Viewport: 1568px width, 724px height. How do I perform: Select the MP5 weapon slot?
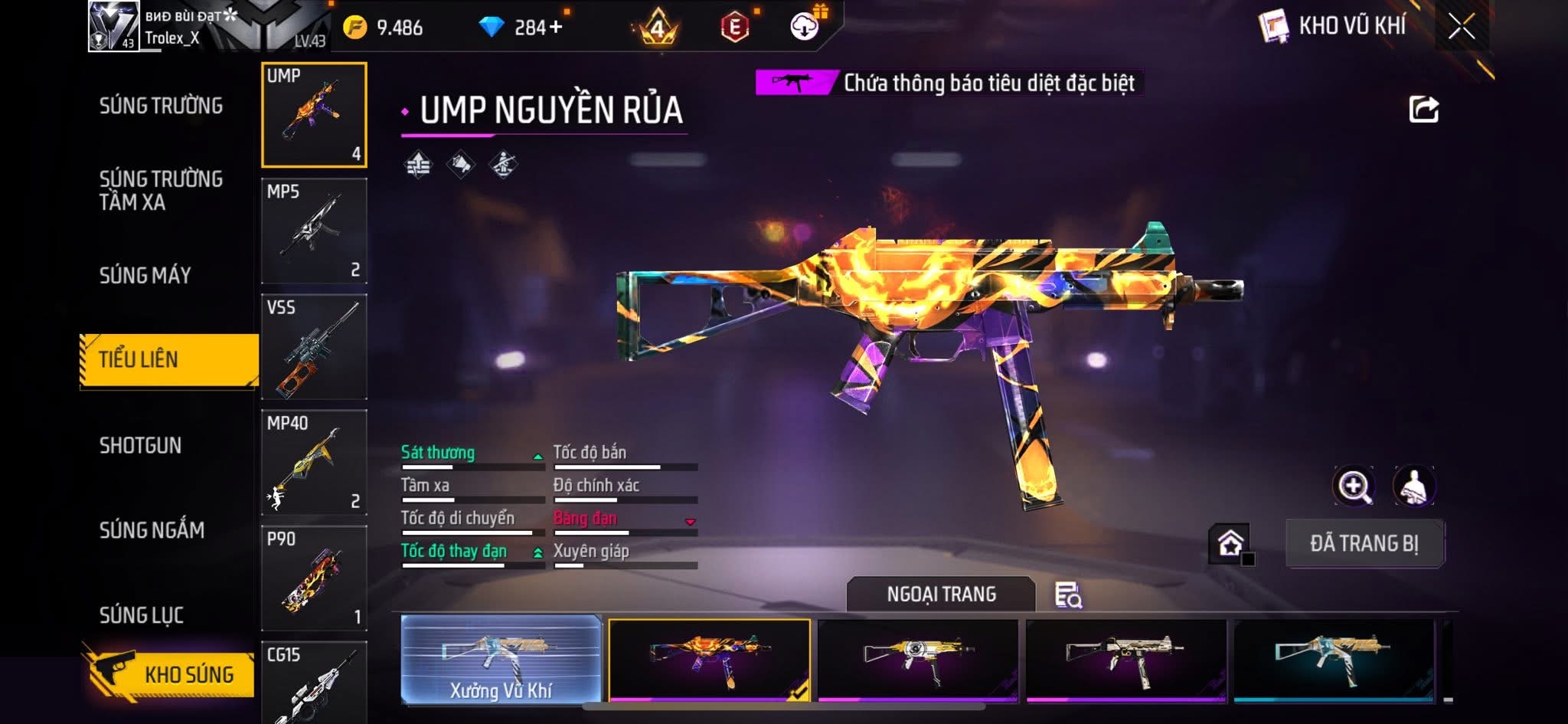[x=314, y=231]
